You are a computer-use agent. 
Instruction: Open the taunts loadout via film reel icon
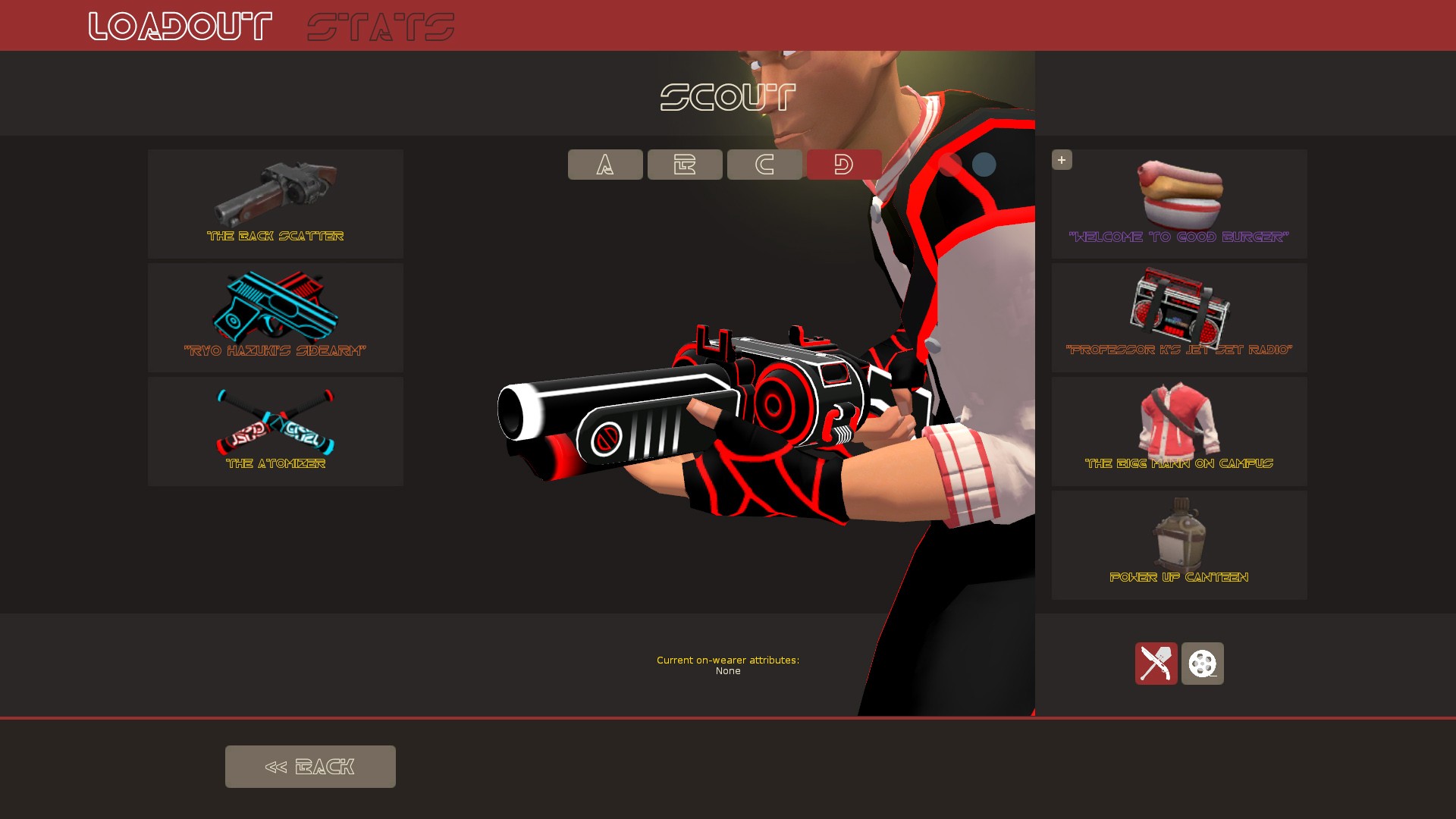pyautogui.click(x=1203, y=664)
